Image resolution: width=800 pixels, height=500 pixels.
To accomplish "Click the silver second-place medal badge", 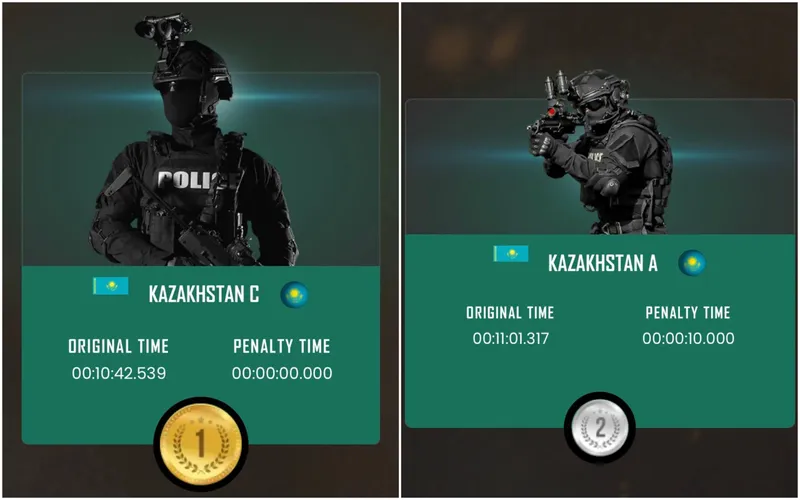I will tap(600, 427).
